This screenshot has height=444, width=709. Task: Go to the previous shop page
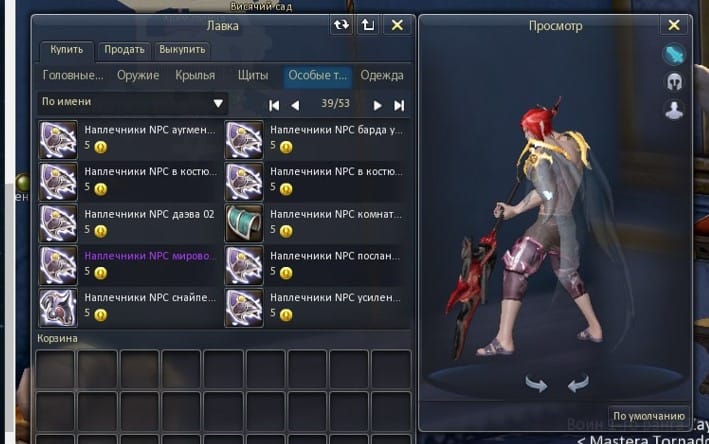click(295, 105)
